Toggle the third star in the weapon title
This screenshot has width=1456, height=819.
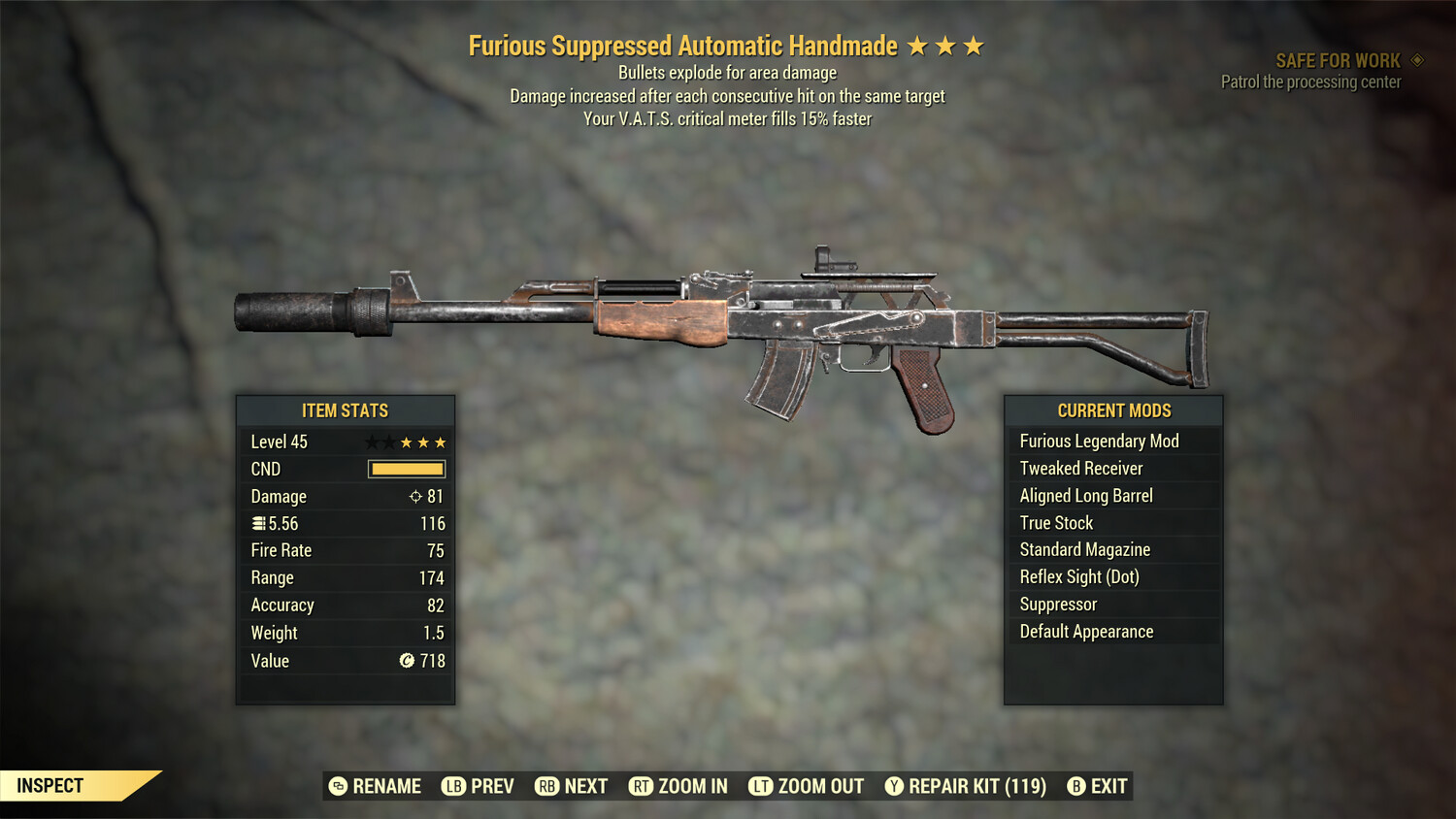click(x=974, y=45)
